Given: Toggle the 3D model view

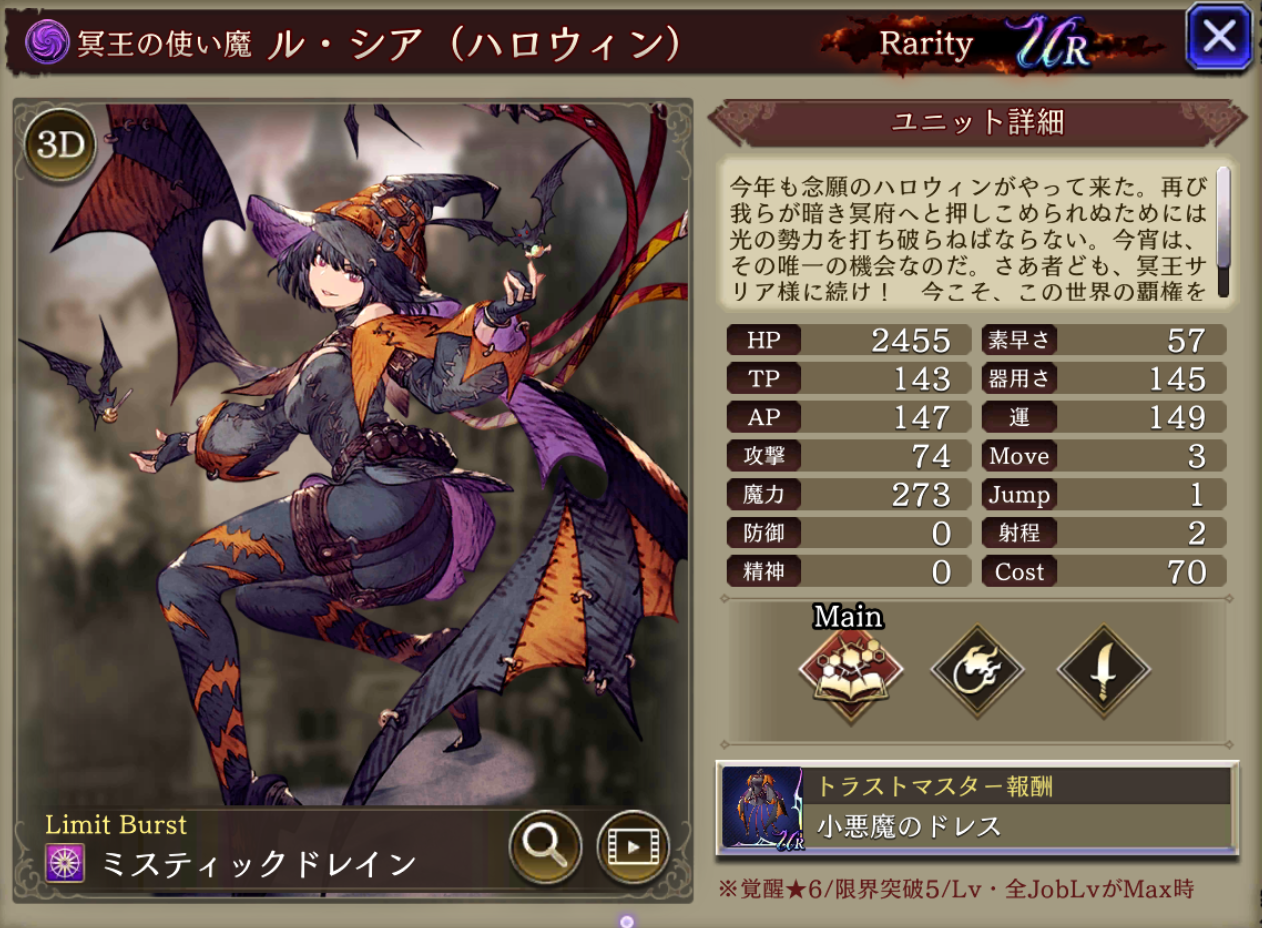Looking at the screenshot, I should [60, 146].
